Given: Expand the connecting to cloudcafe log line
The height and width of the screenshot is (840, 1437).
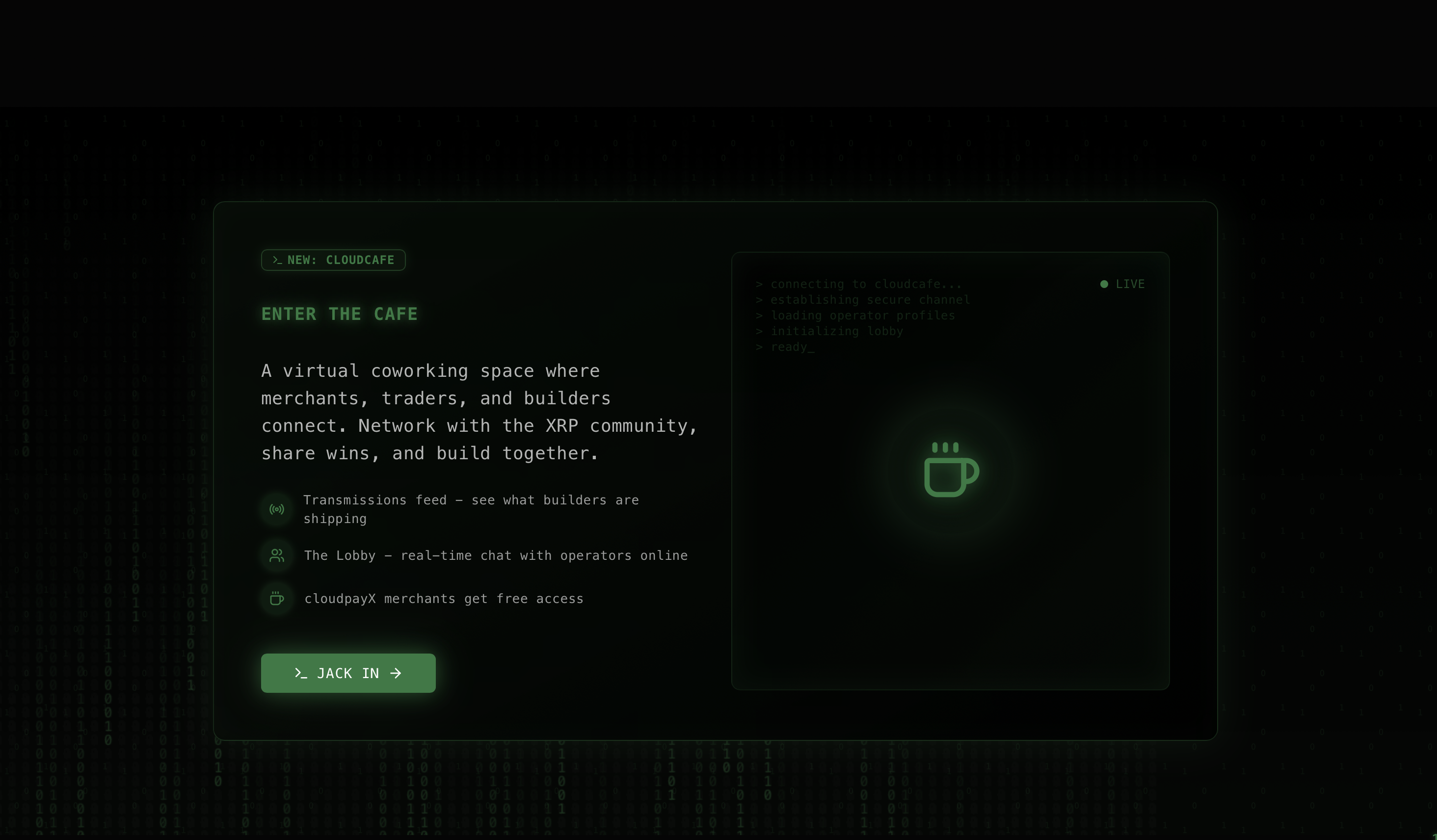Looking at the screenshot, I should pos(858,284).
